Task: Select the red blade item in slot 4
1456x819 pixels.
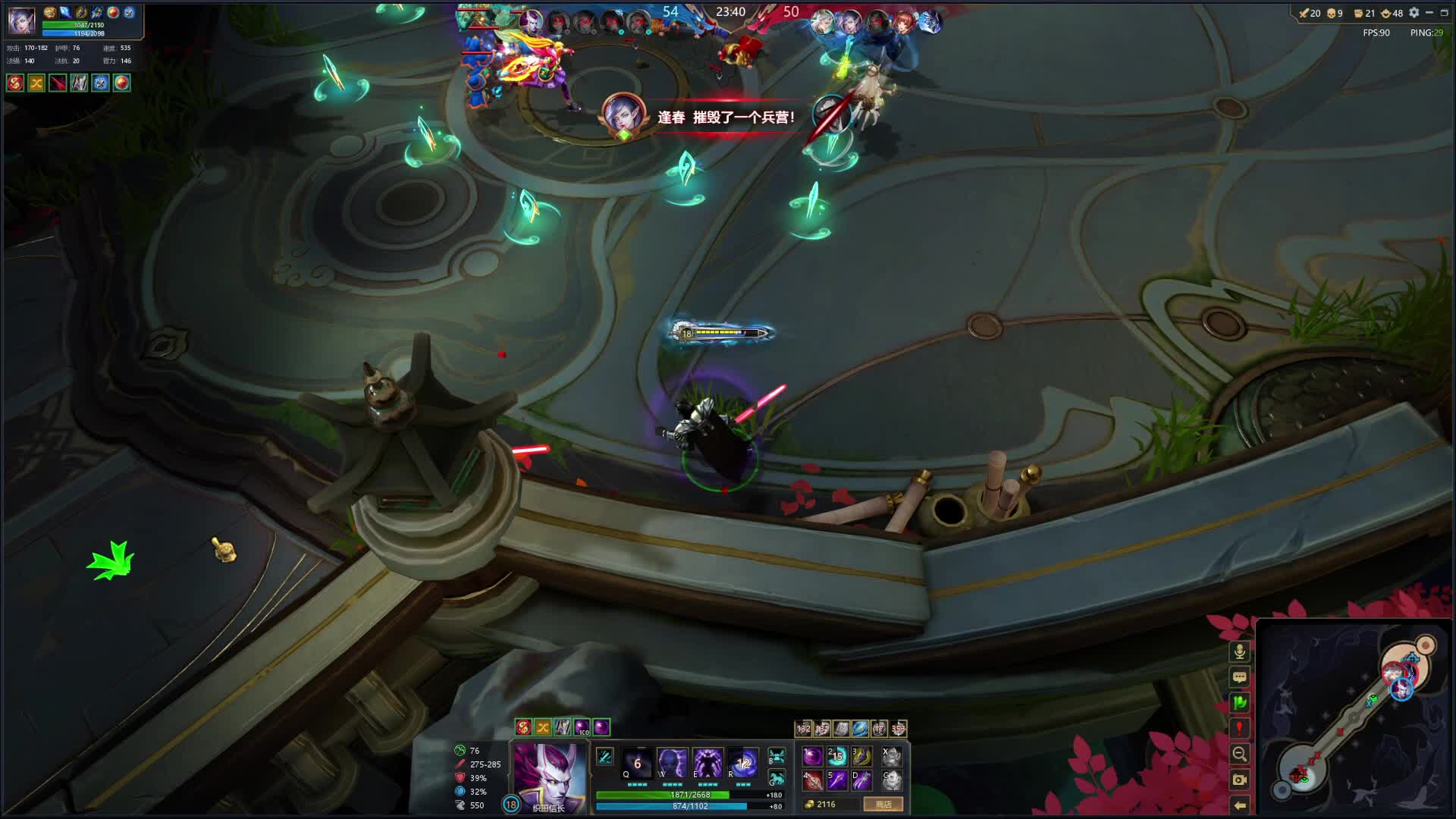Action: [812, 780]
